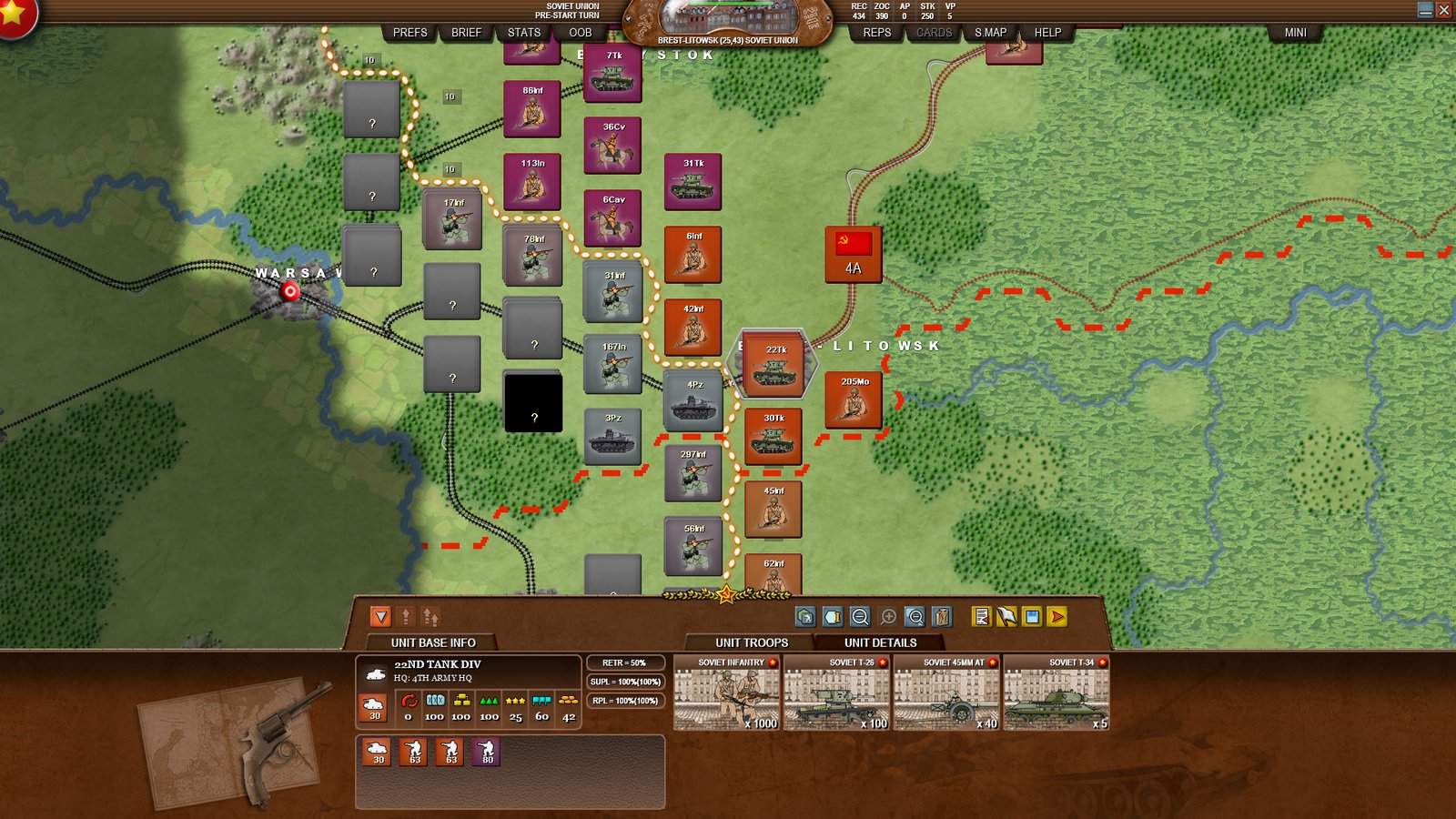
Task: Open the STATS screen
Action: pos(524,33)
